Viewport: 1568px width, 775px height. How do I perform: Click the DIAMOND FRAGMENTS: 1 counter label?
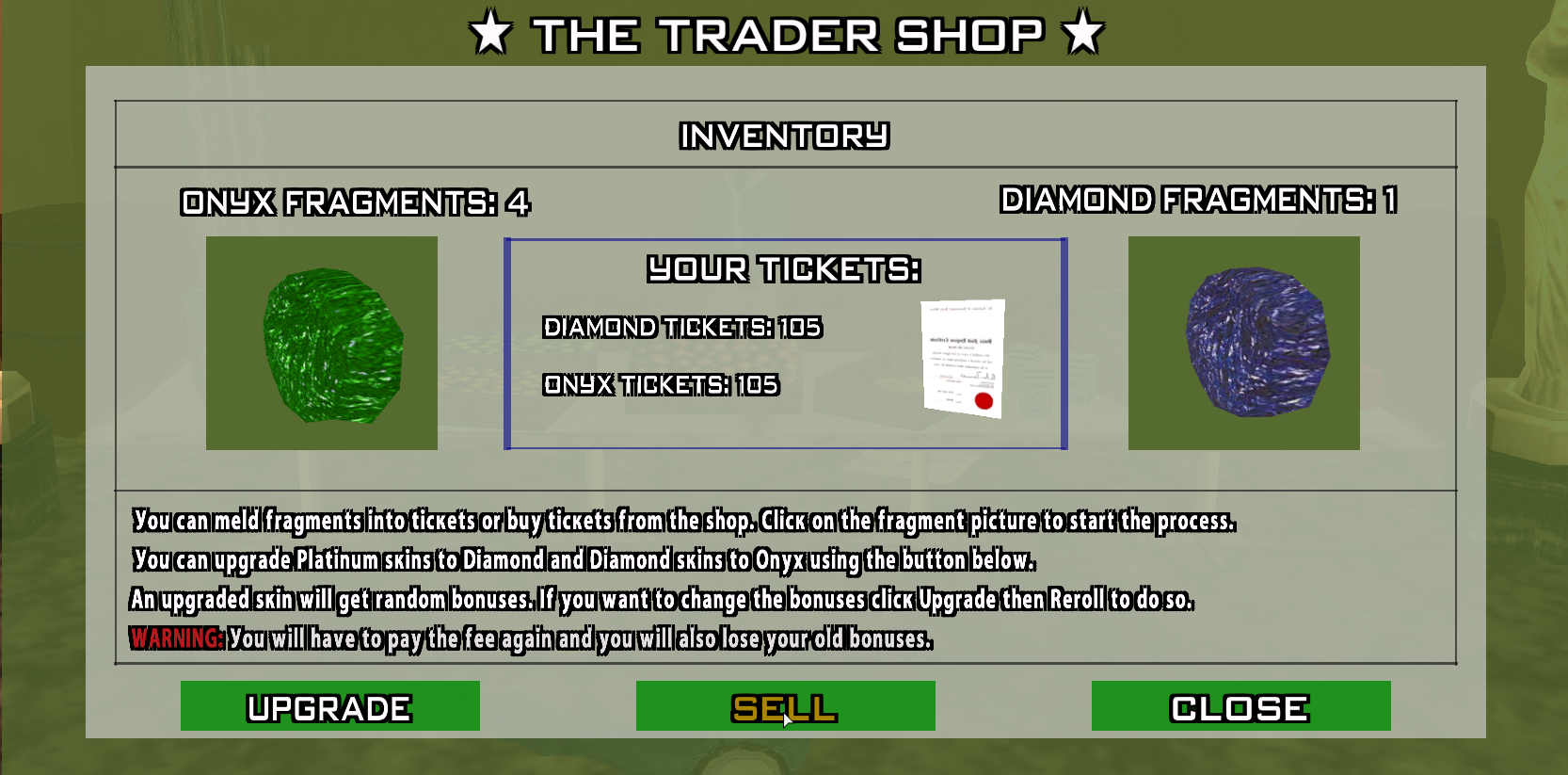click(x=1202, y=200)
